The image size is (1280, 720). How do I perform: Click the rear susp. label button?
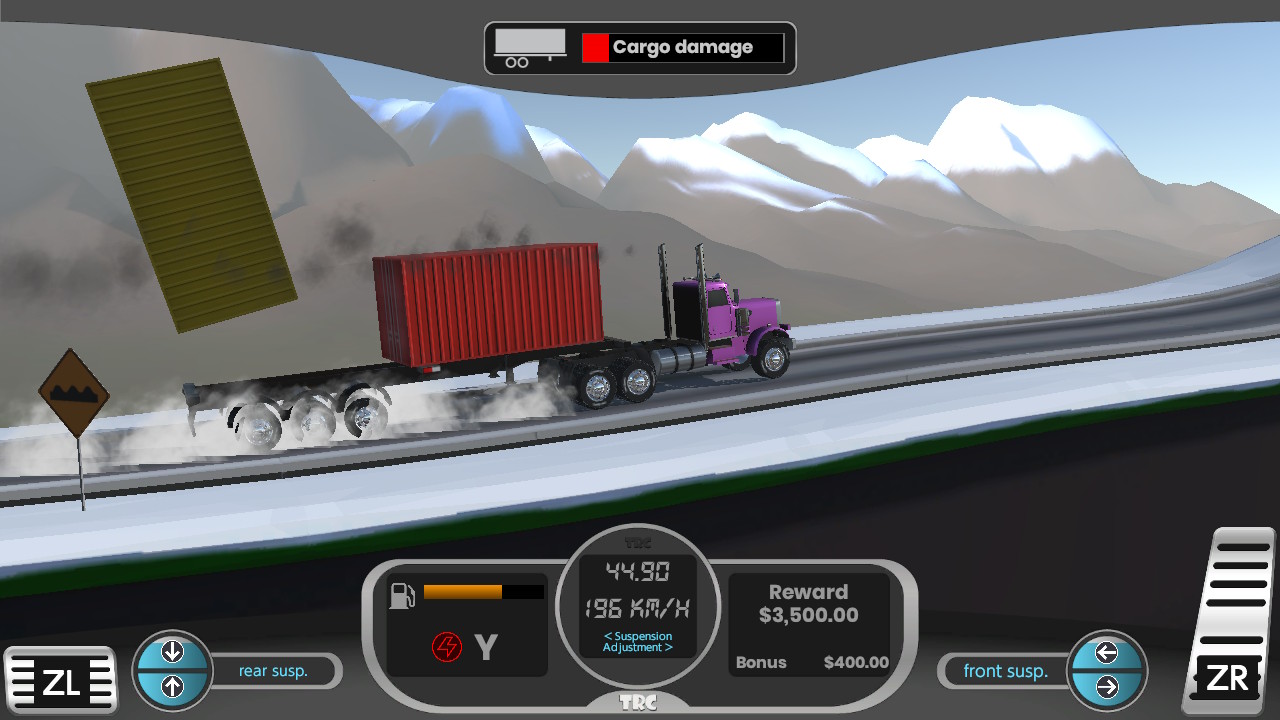click(x=272, y=671)
